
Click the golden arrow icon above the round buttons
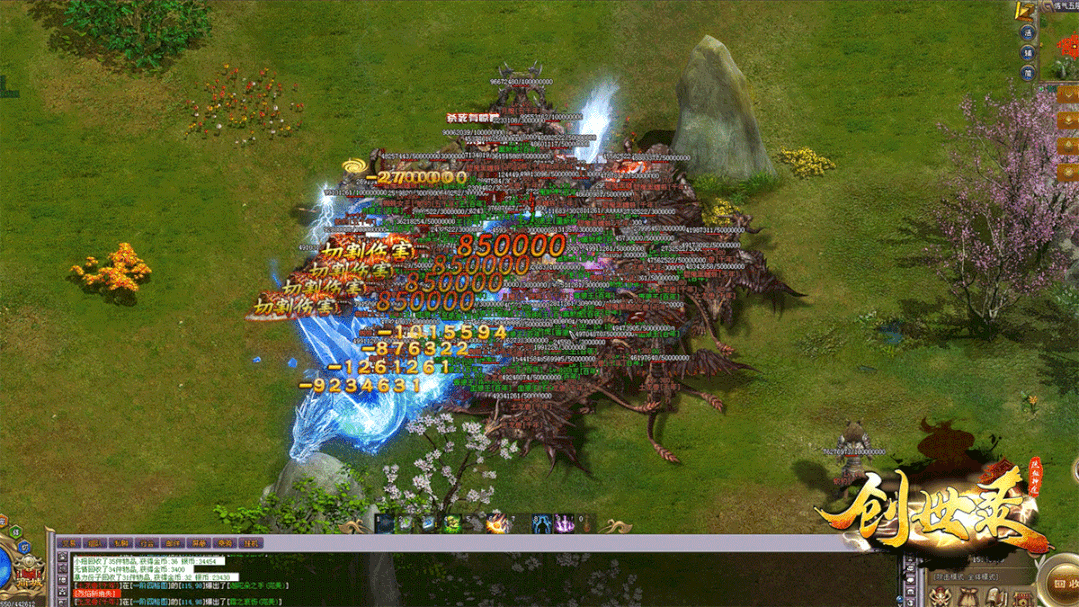tap(1024, 11)
